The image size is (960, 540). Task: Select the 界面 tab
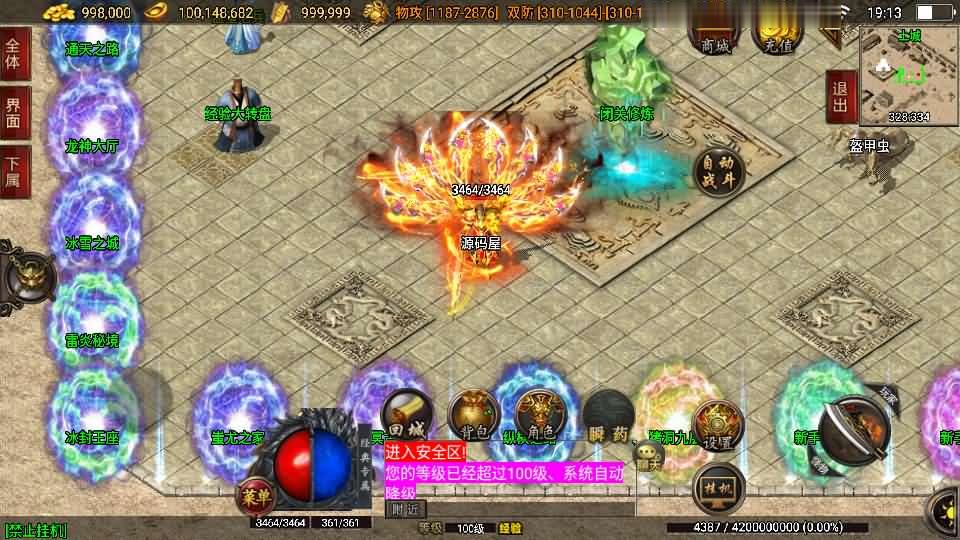(13, 112)
